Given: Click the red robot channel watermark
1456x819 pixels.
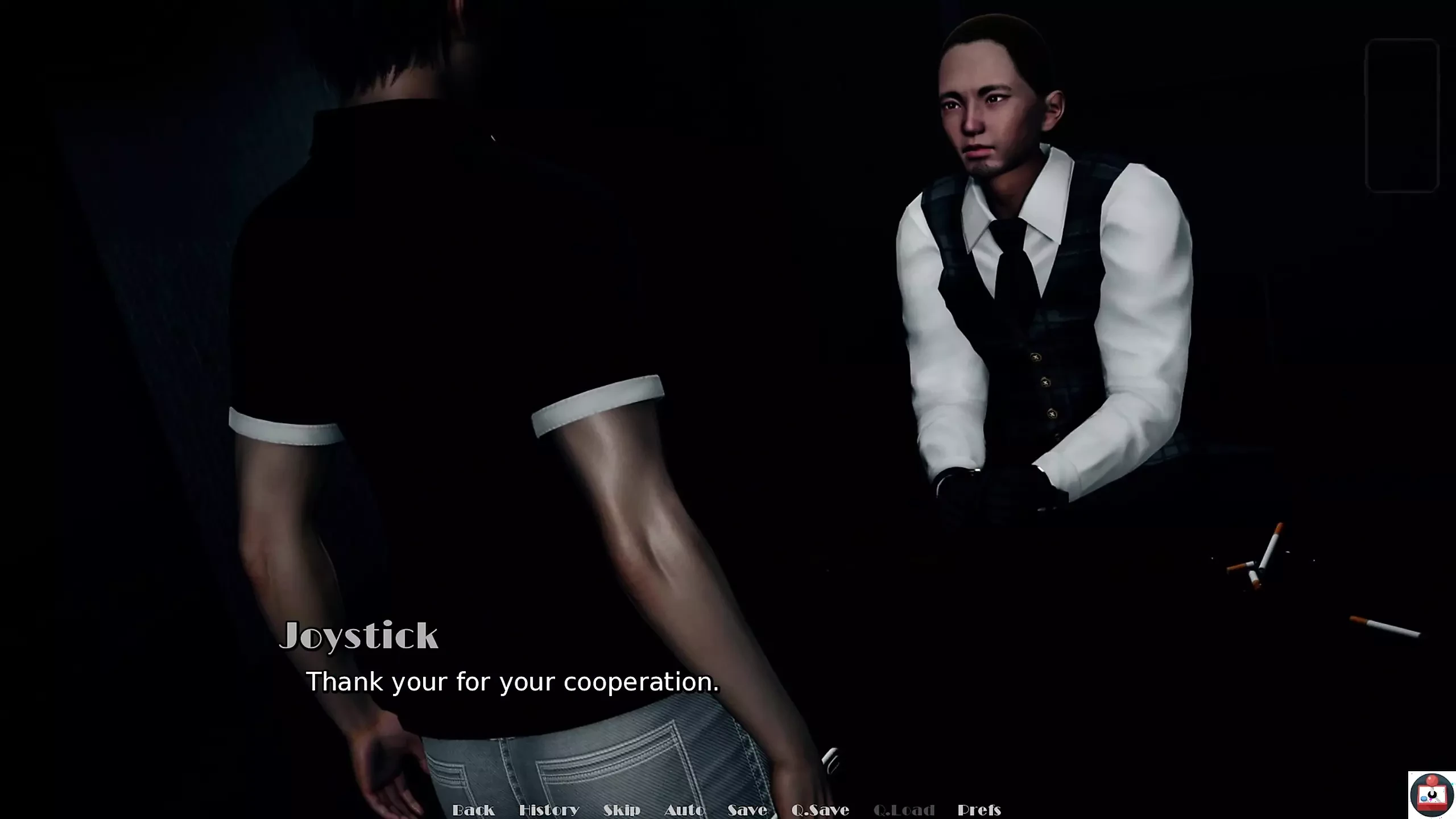Looking at the screenshot, I should [x=1431, y=795].
